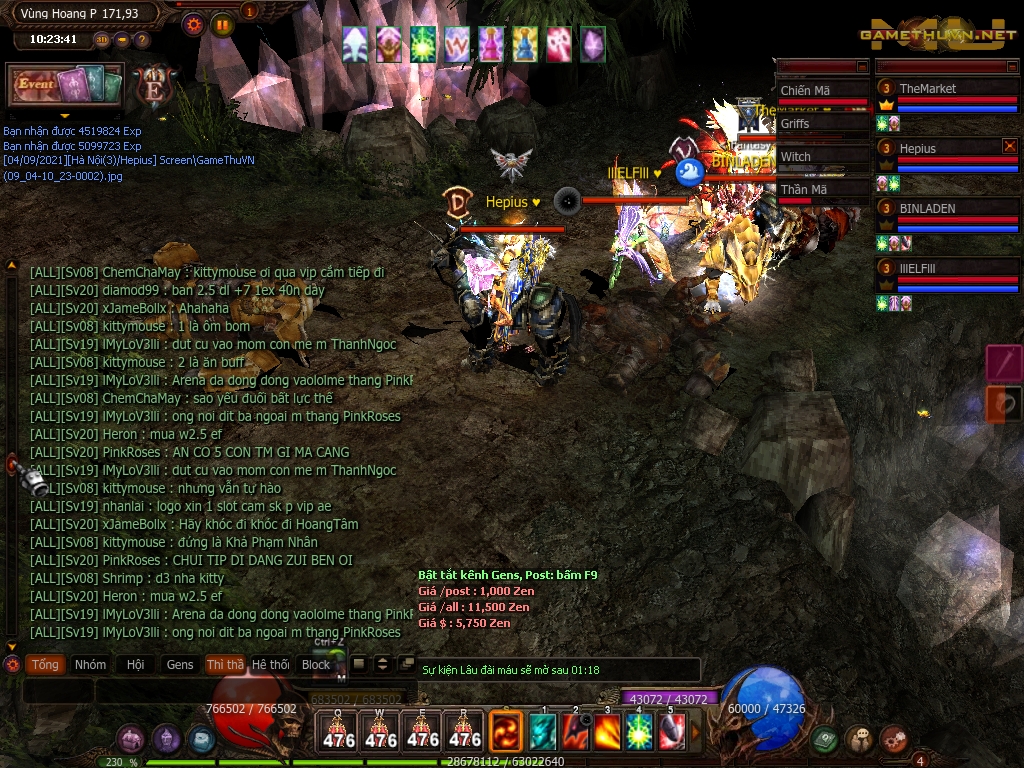Show the Hệ thống chat tab
Viewport: 1024px width, 768px height.
click(270, 664)
